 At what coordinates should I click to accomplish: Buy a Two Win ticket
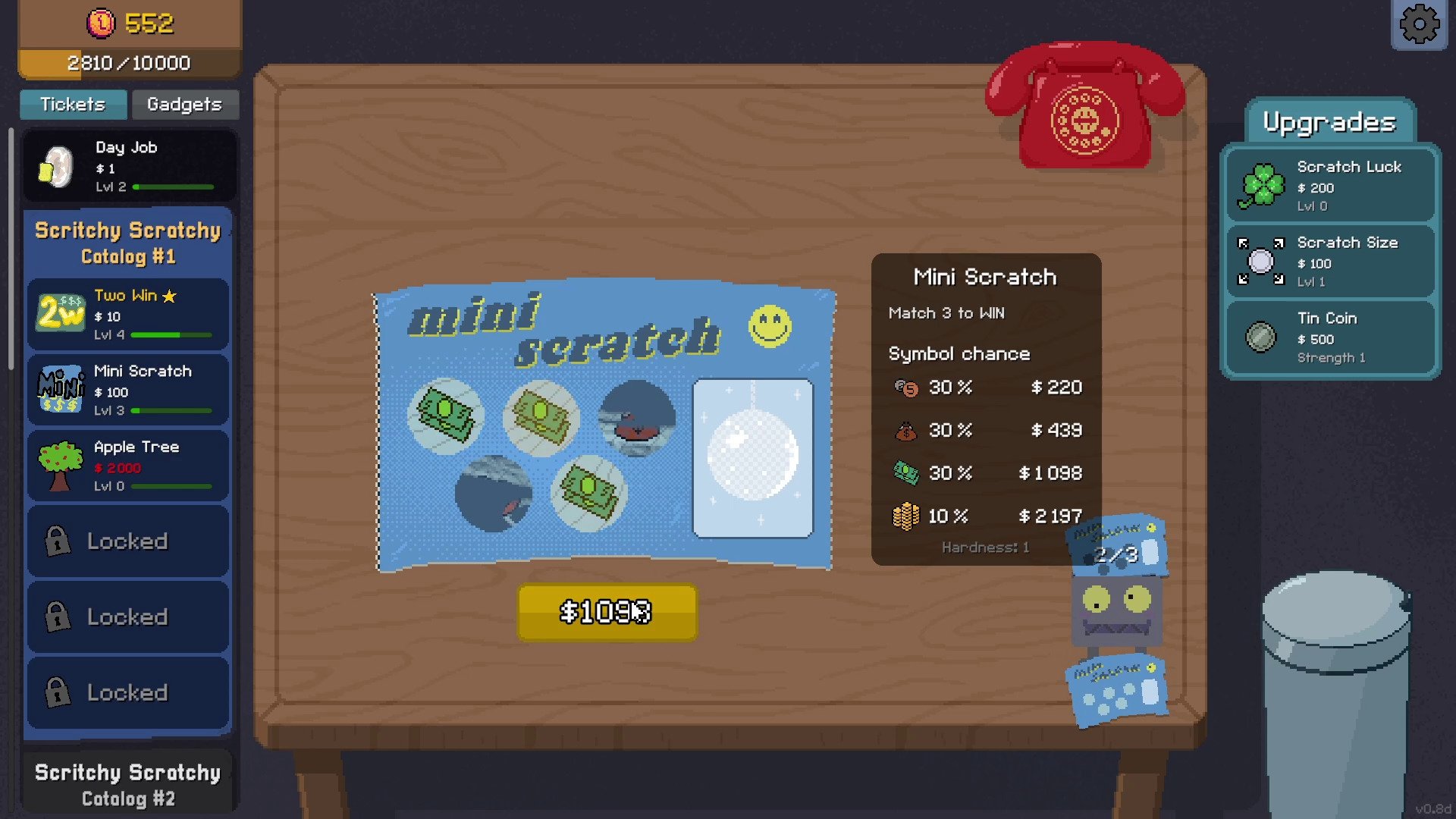(x=129, y=314)
